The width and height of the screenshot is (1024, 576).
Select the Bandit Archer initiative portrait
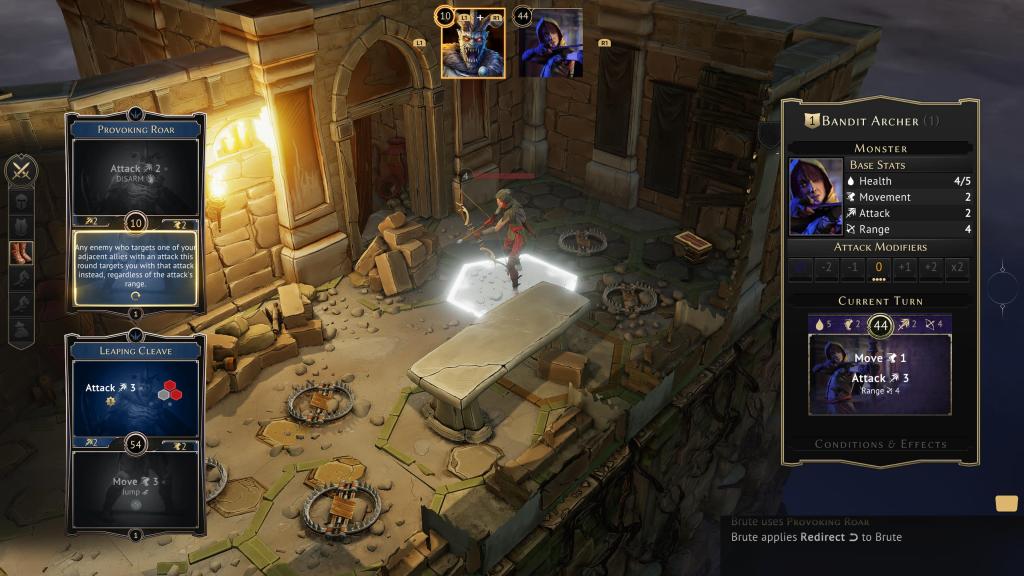(550, 44)
